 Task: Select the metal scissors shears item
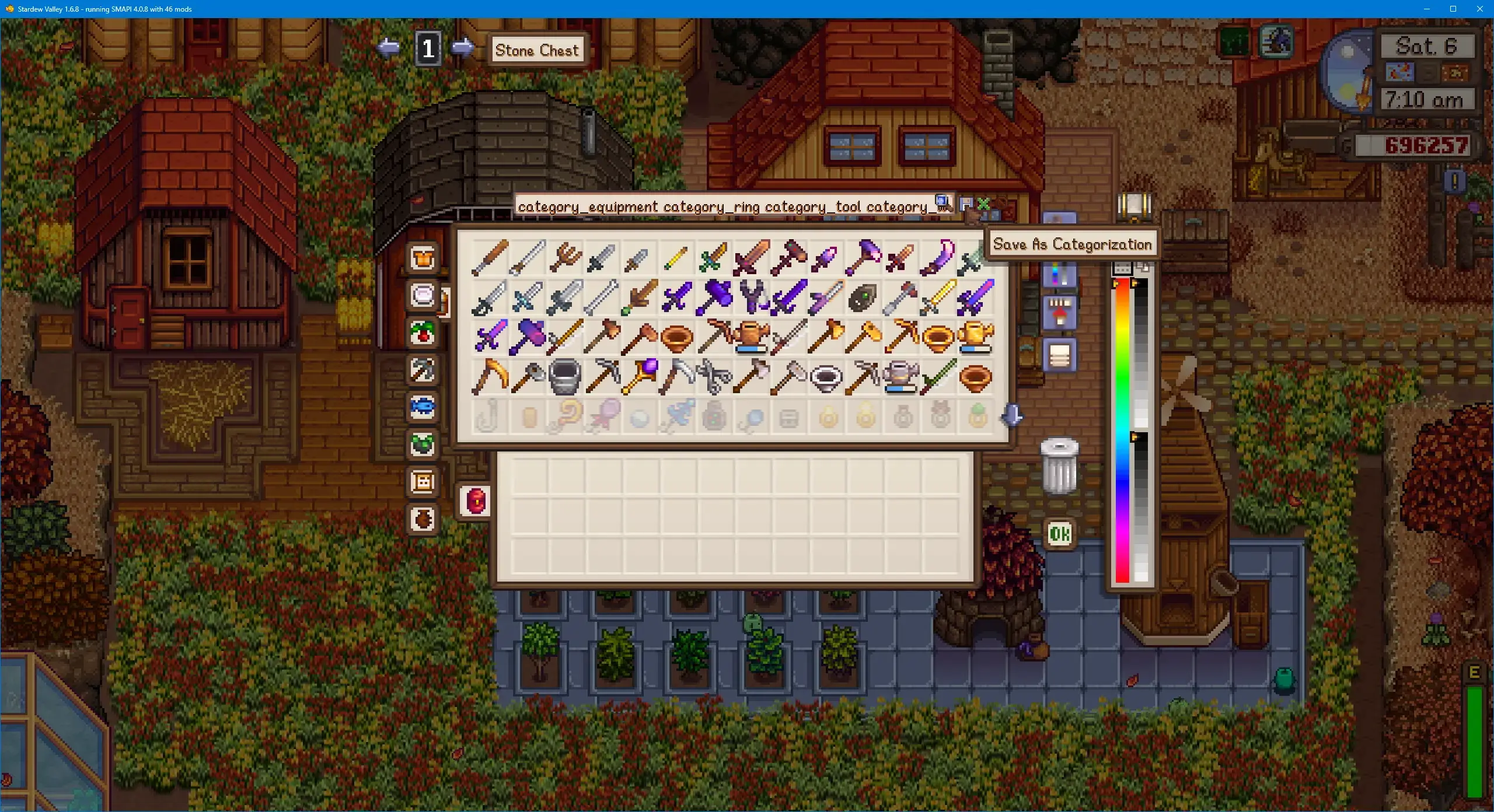coord(714,377)
